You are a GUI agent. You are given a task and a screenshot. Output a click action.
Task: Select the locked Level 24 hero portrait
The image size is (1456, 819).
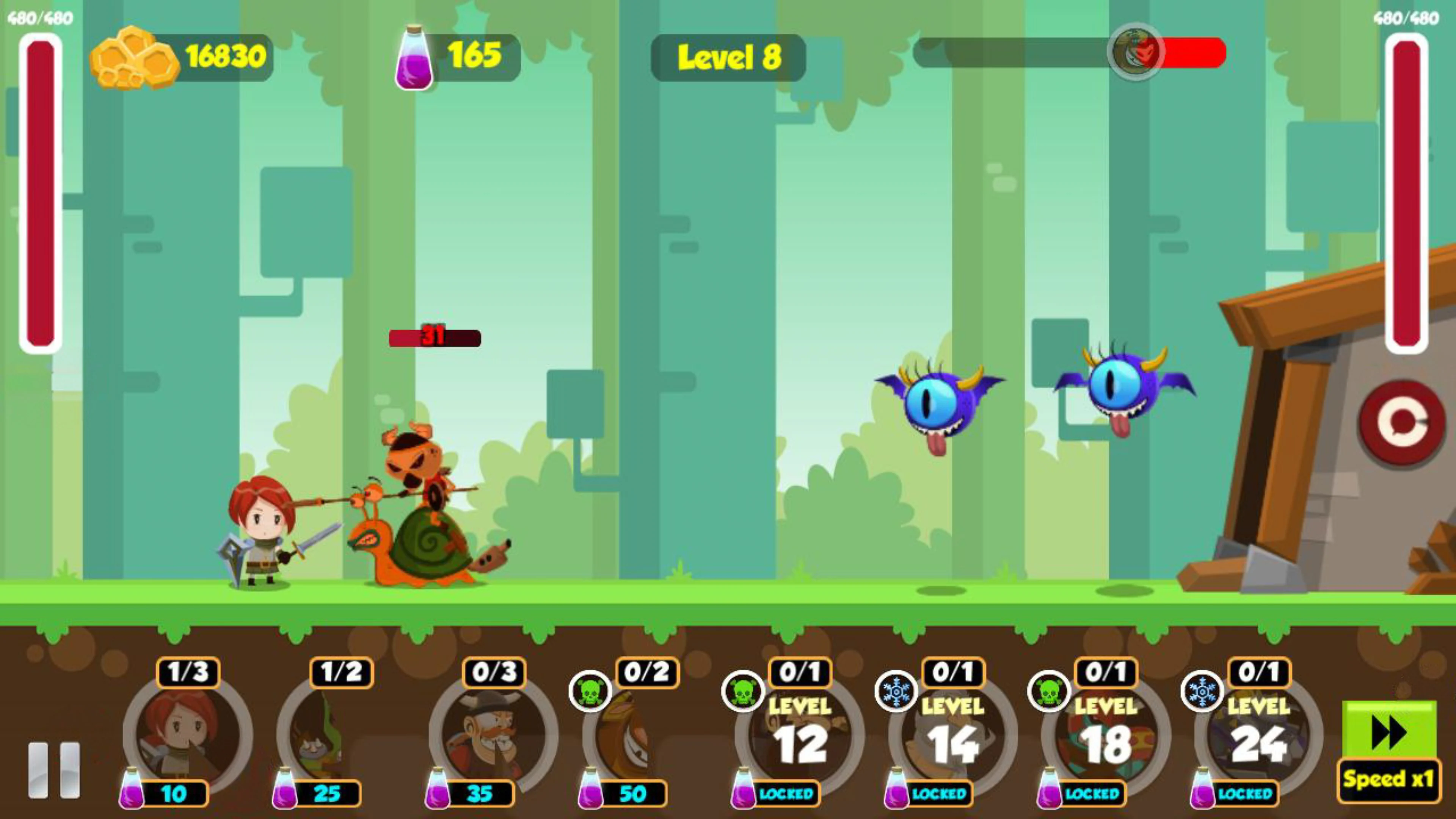(x=1256, y=735)
